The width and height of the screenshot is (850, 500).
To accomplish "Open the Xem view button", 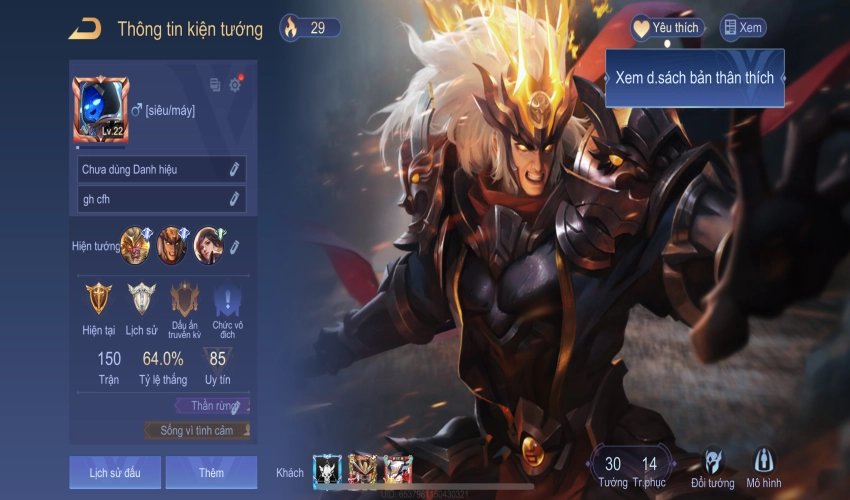I will click(743, 28).
